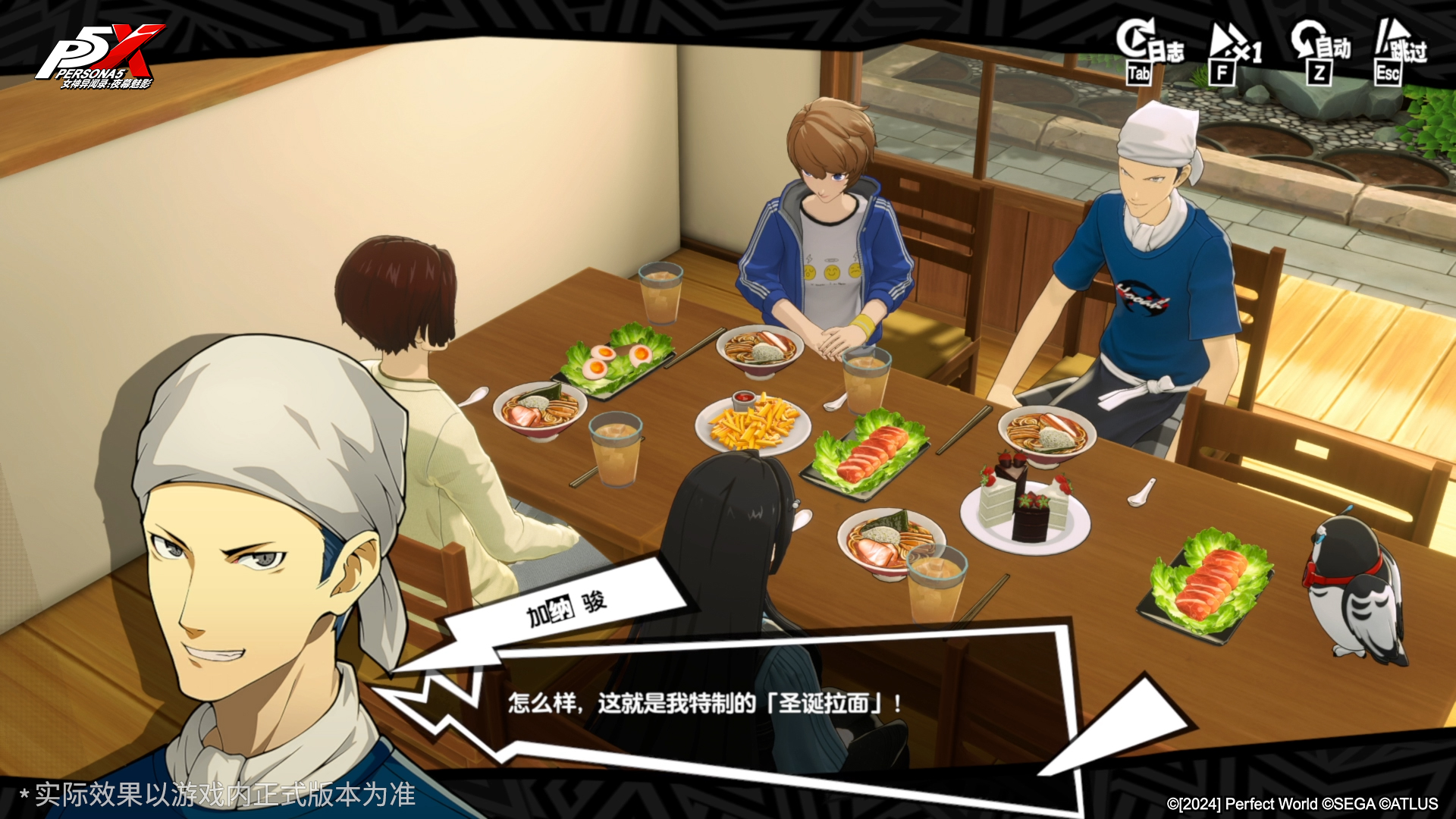This screenshot has width=1456, height=819.
Task: Enable auto-play (自动) for dialogue
Action: (x=1320, y=50)
